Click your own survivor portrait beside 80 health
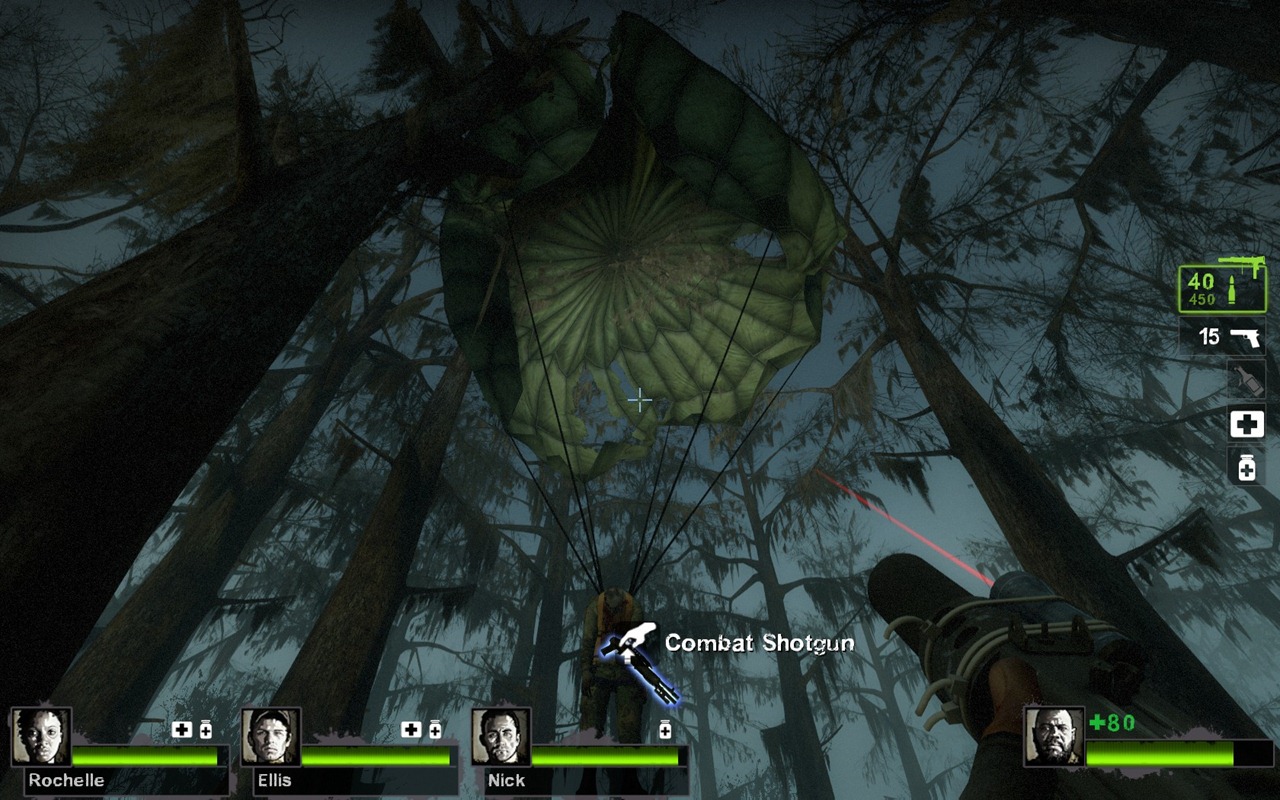Image resolution: width=1280 pixels, height=800 pixels. point(1054,737)
